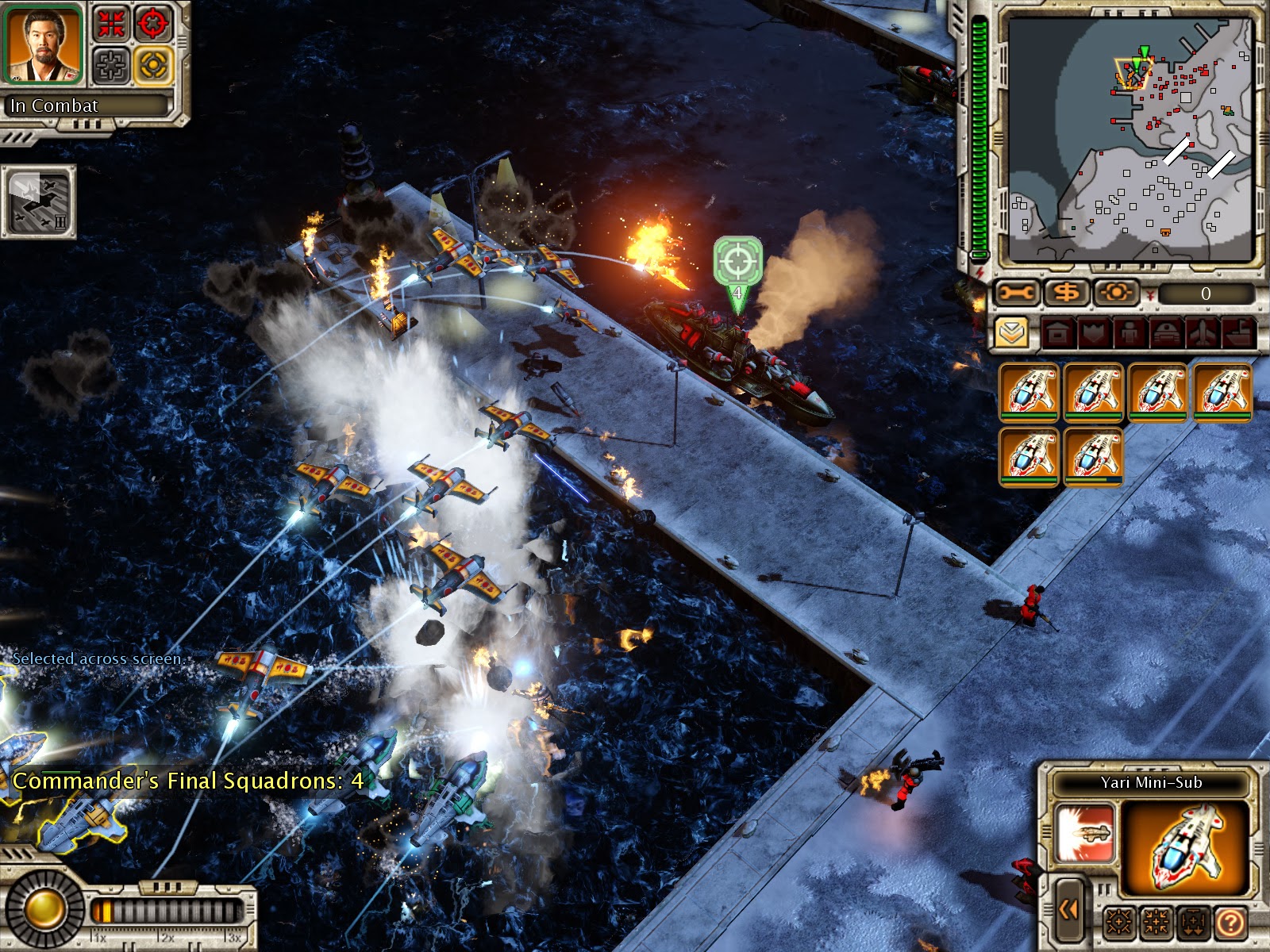
Task: Activate the airplane squadron support power
Action: pyautogui.click(x=39, y=202)
